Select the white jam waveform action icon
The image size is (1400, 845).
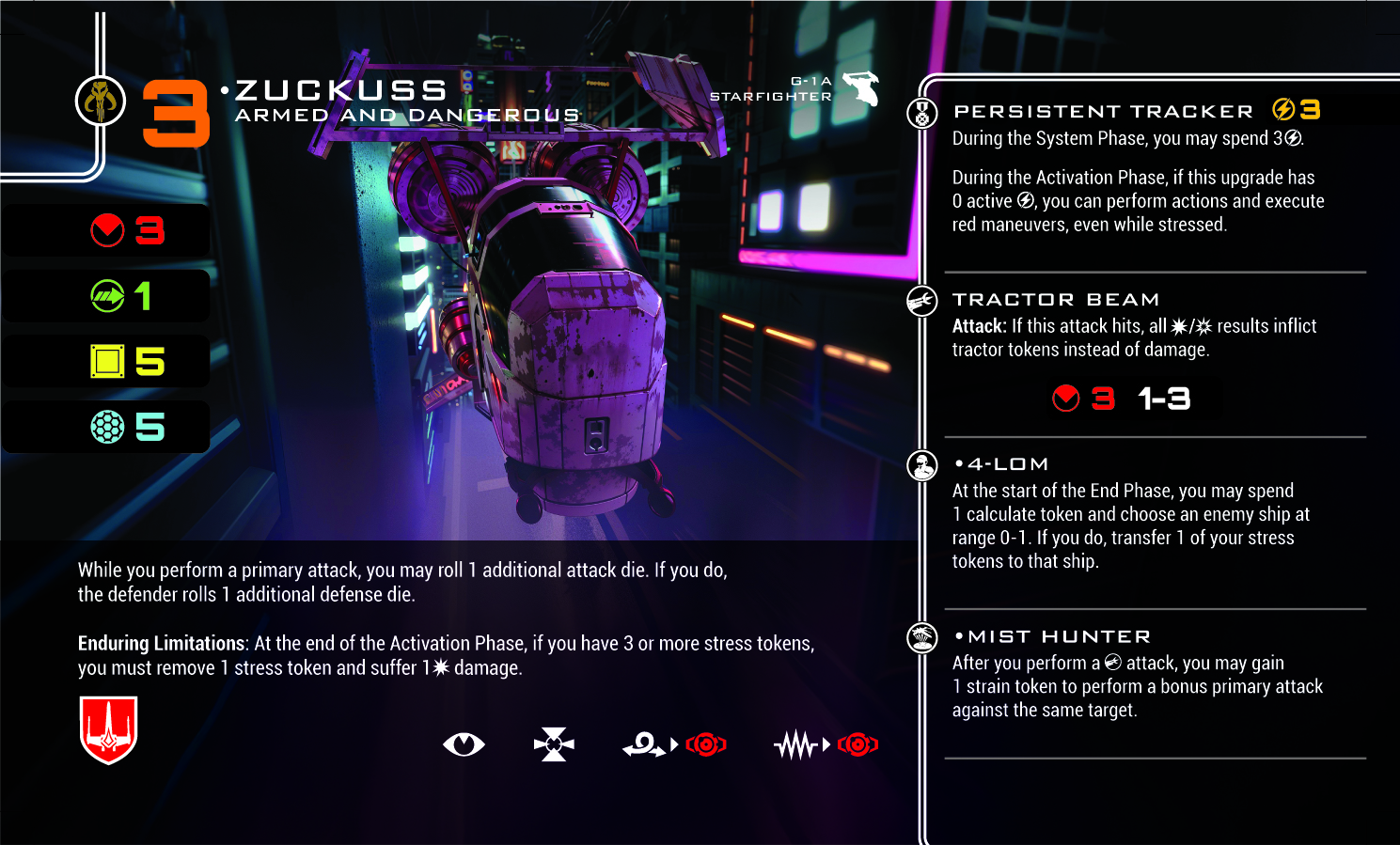tap(796, 745)
